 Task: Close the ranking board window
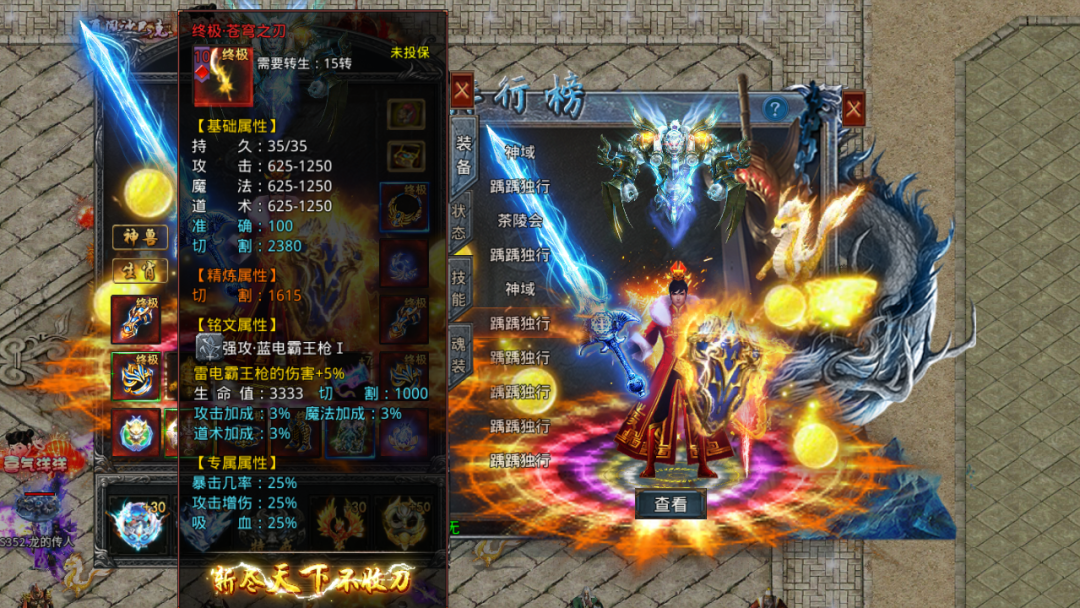point(853,108)
